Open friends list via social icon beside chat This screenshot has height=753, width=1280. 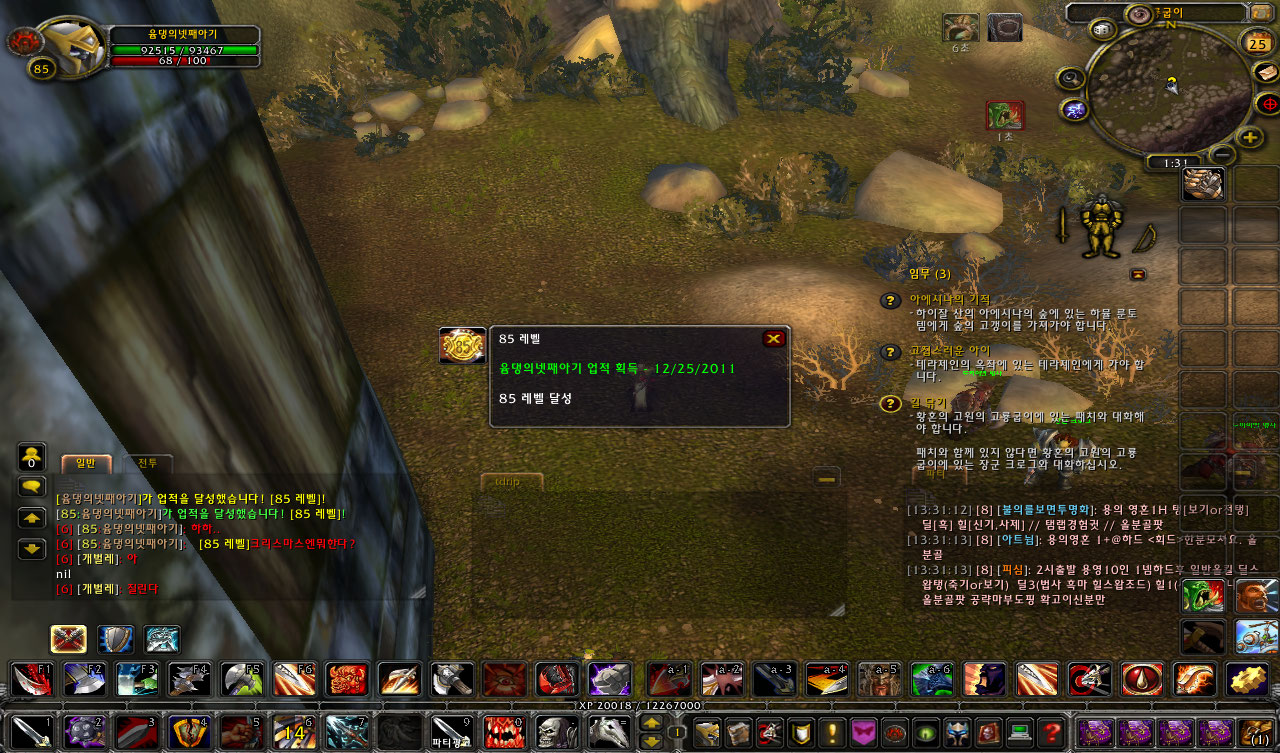31,455
